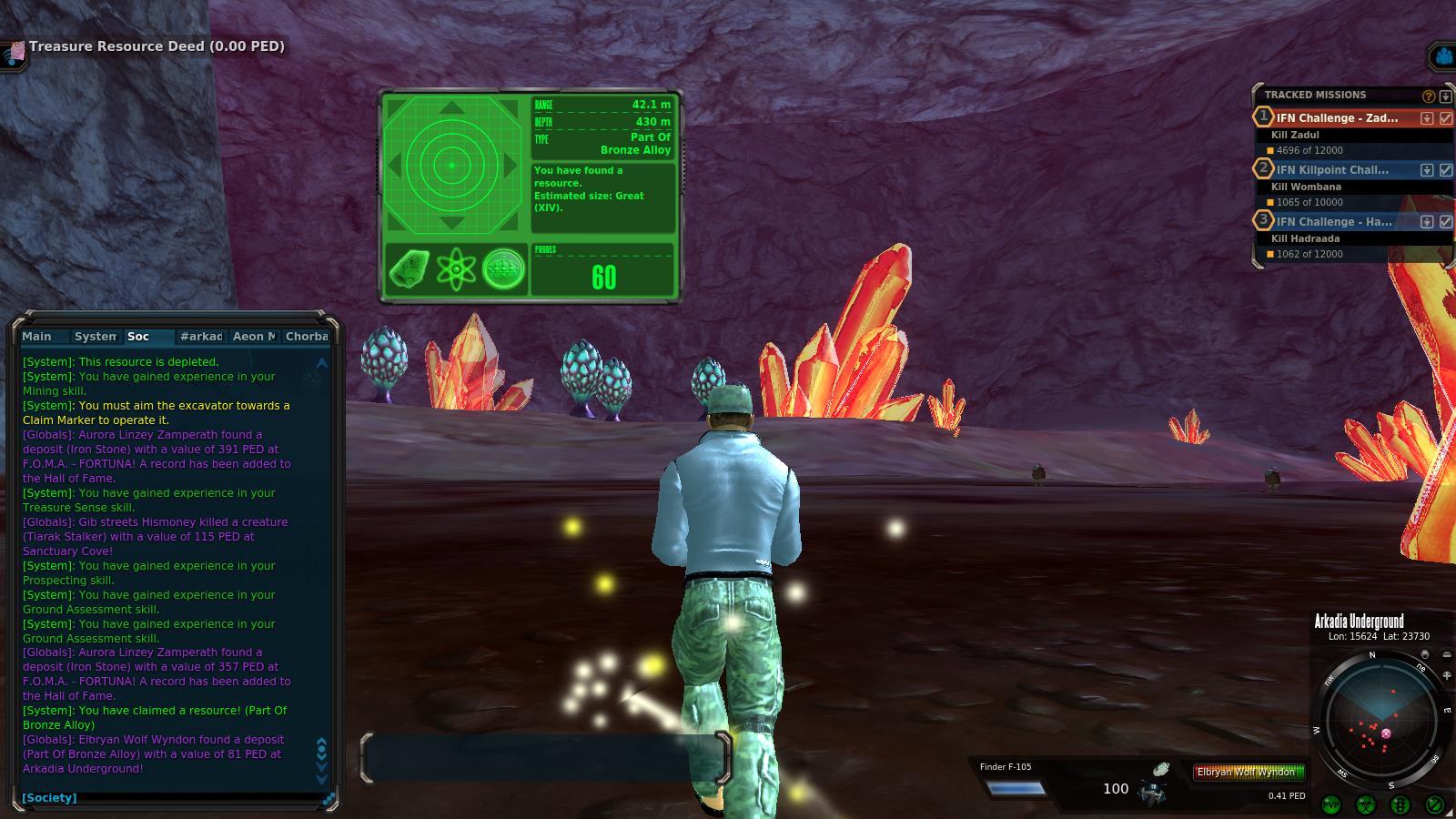
Task: Toggle tracking checkbox for IFN Challenge - Hadraada
Action: point(1446,222)
